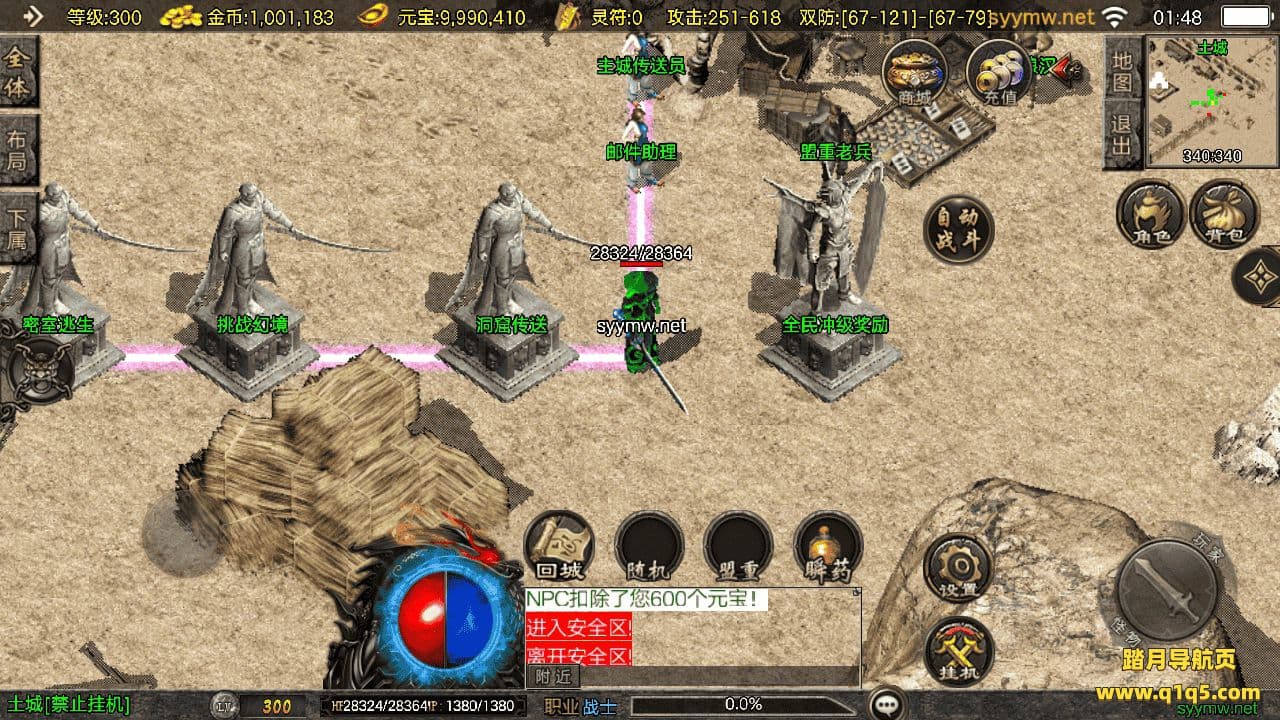1280x720 pixels.
Task: Select the 布局 layout tab
Action: [x=18, y=150]
